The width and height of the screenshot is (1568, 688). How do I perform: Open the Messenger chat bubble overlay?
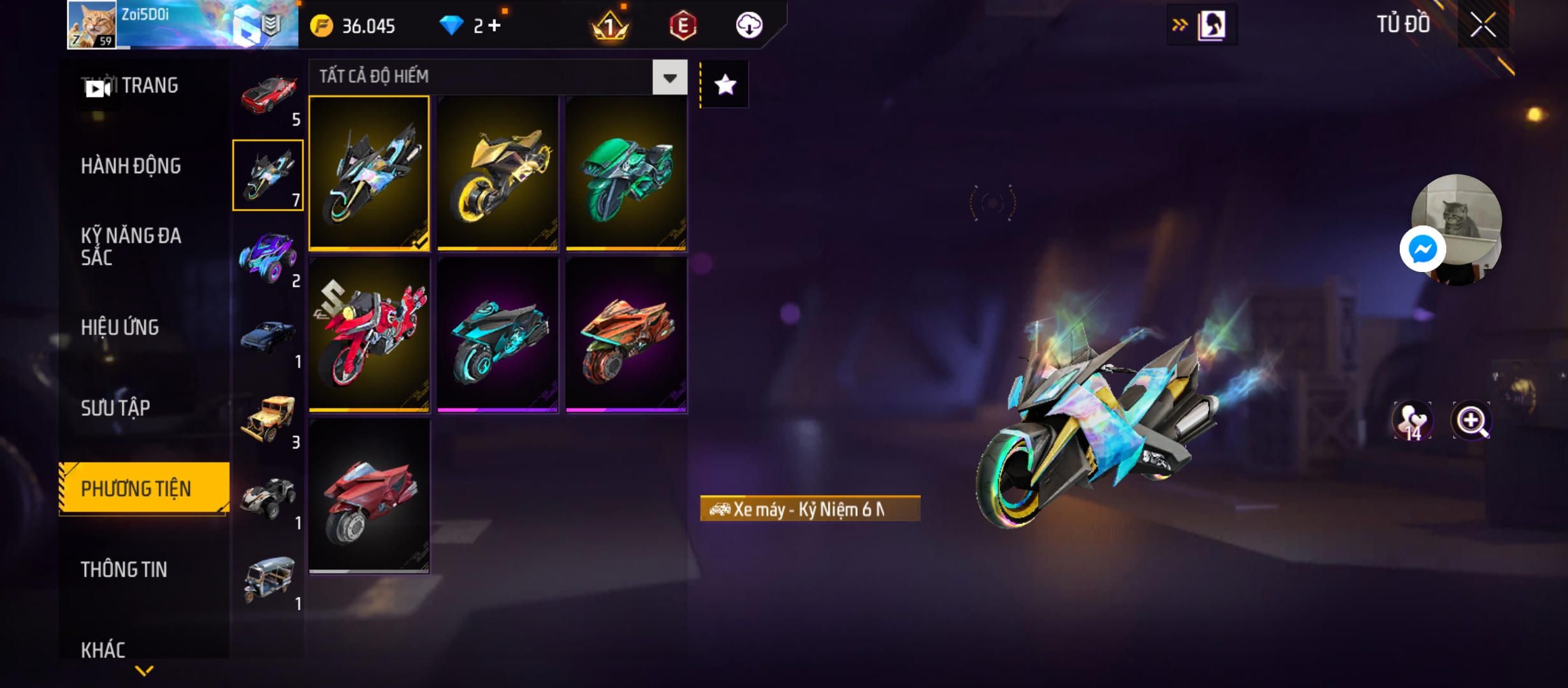pos(1422,249)
